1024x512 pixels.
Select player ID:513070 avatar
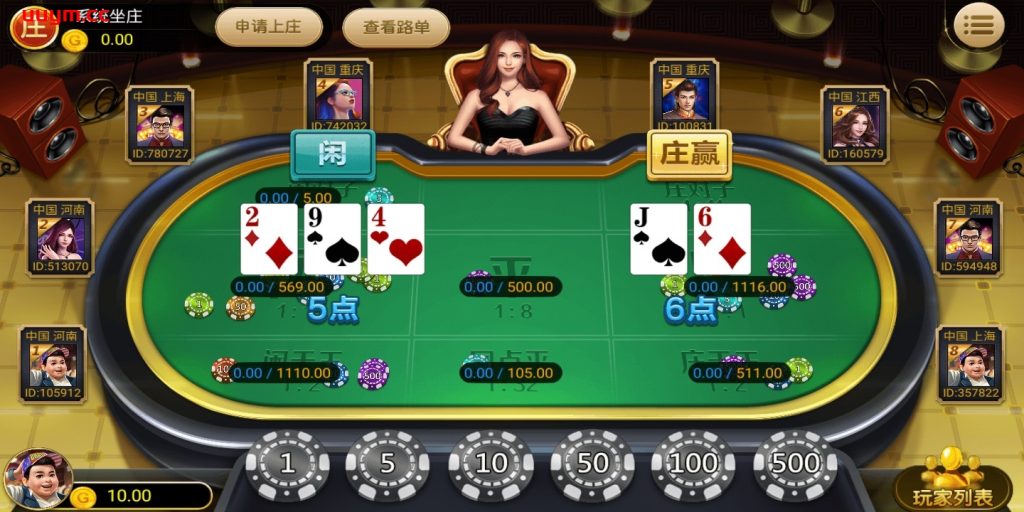click(x=60, y=238)
